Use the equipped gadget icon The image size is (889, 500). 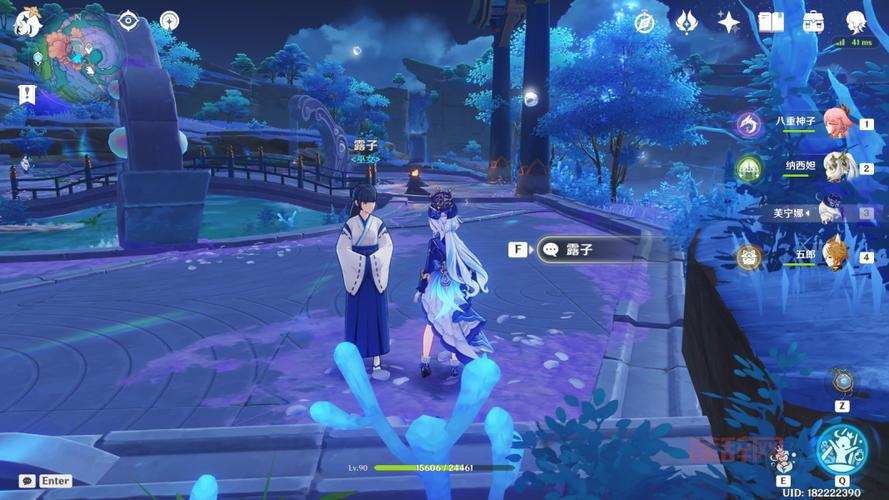click(x=842, y=382)
